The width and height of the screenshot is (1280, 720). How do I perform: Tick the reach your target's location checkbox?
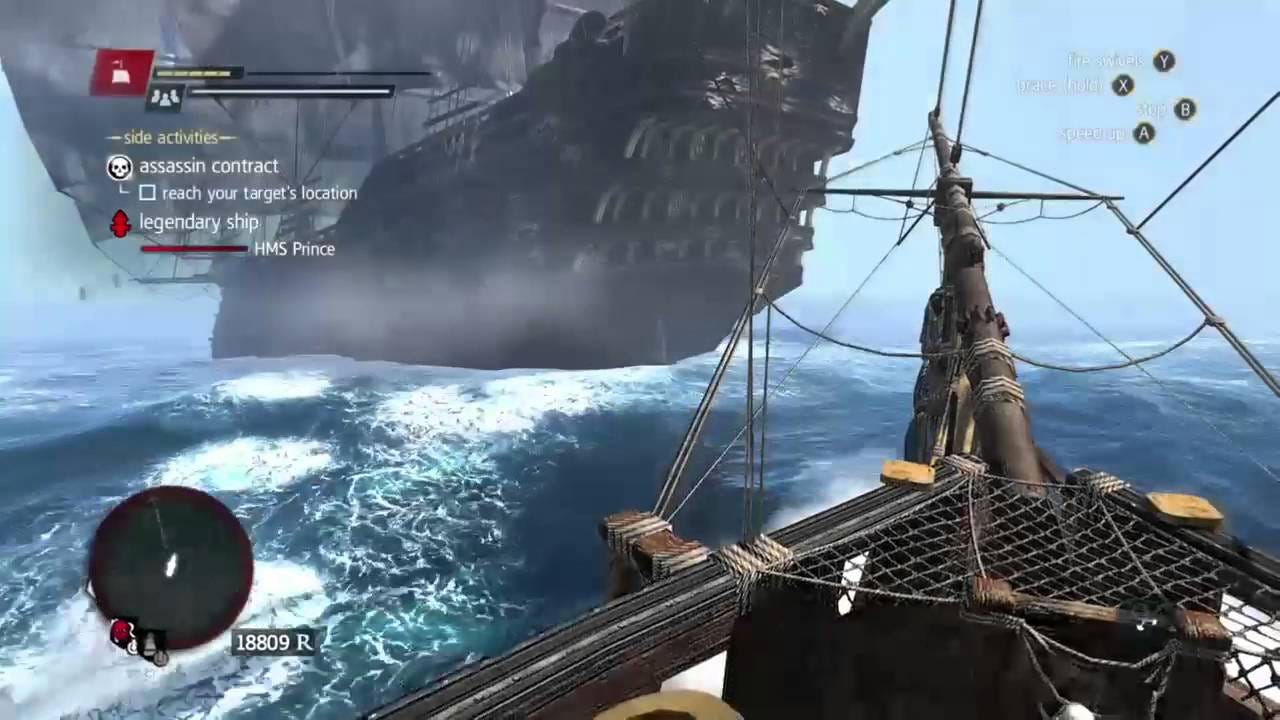(x=147, y=193)
